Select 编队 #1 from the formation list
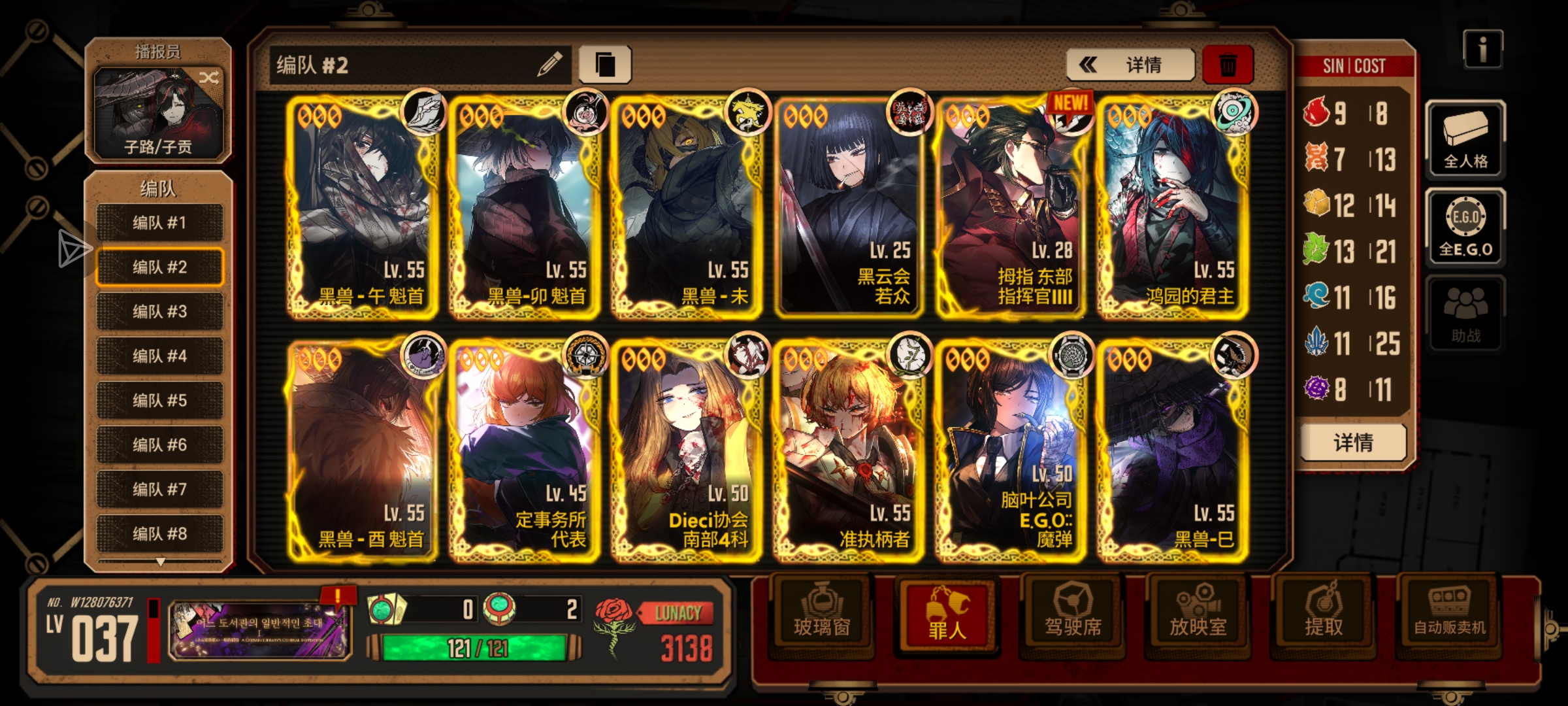This screenshot has height=706, width=1568. [x=159, y=222]
